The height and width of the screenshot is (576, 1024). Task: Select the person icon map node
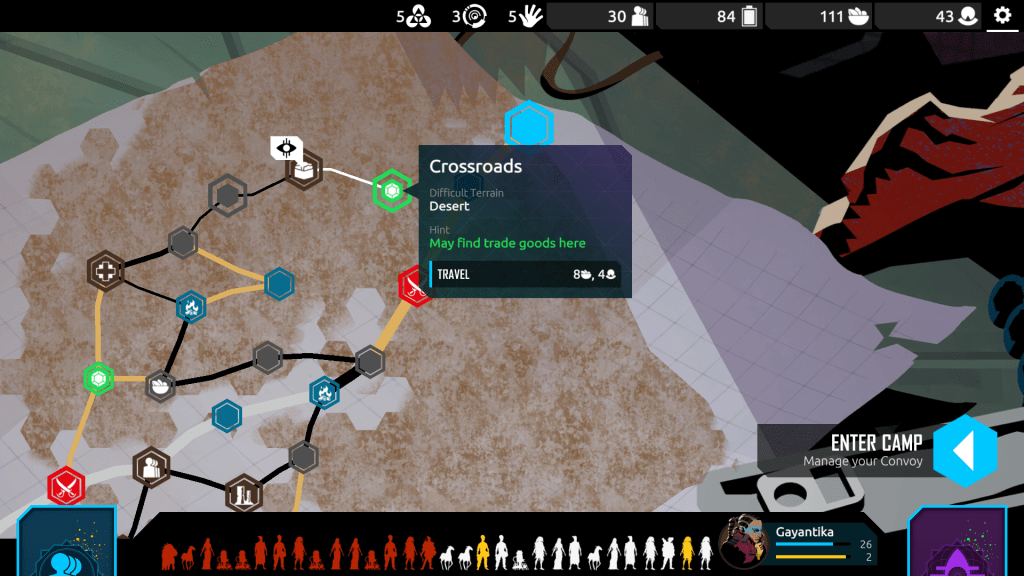(151, 466)
